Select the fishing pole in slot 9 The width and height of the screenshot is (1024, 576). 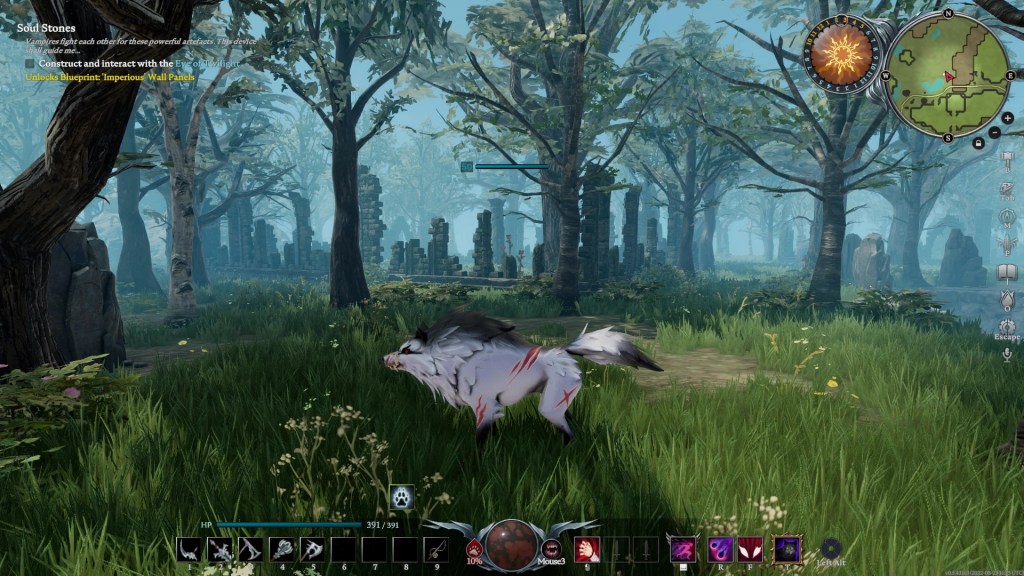coord(435,548)
